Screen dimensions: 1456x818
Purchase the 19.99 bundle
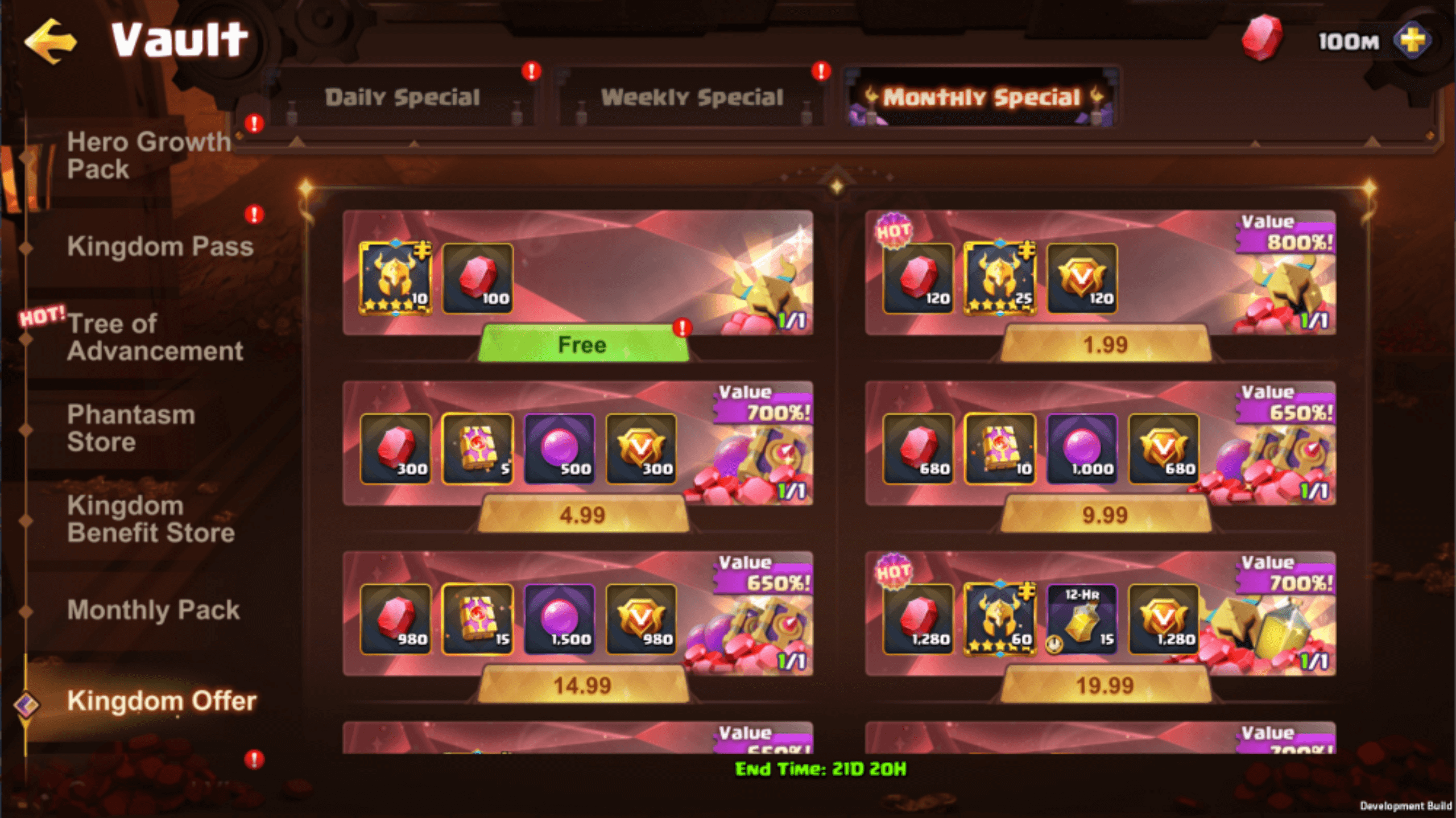coord(1105,686)
